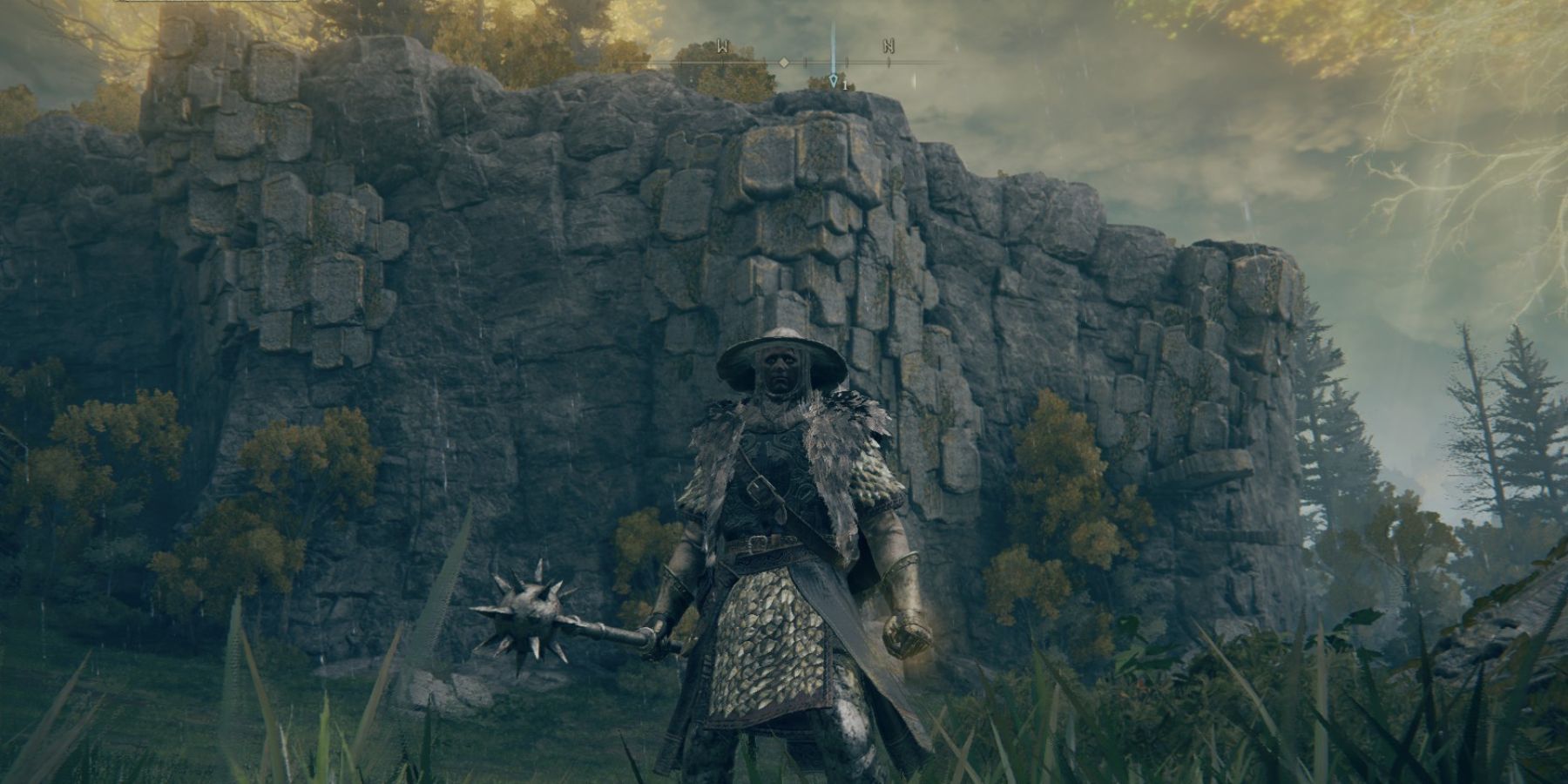This screenshot has height=784, width=1568.
Task: Click the blue beacon marker numbered 1
Action: pyautogui.click(x=835, y=82)
